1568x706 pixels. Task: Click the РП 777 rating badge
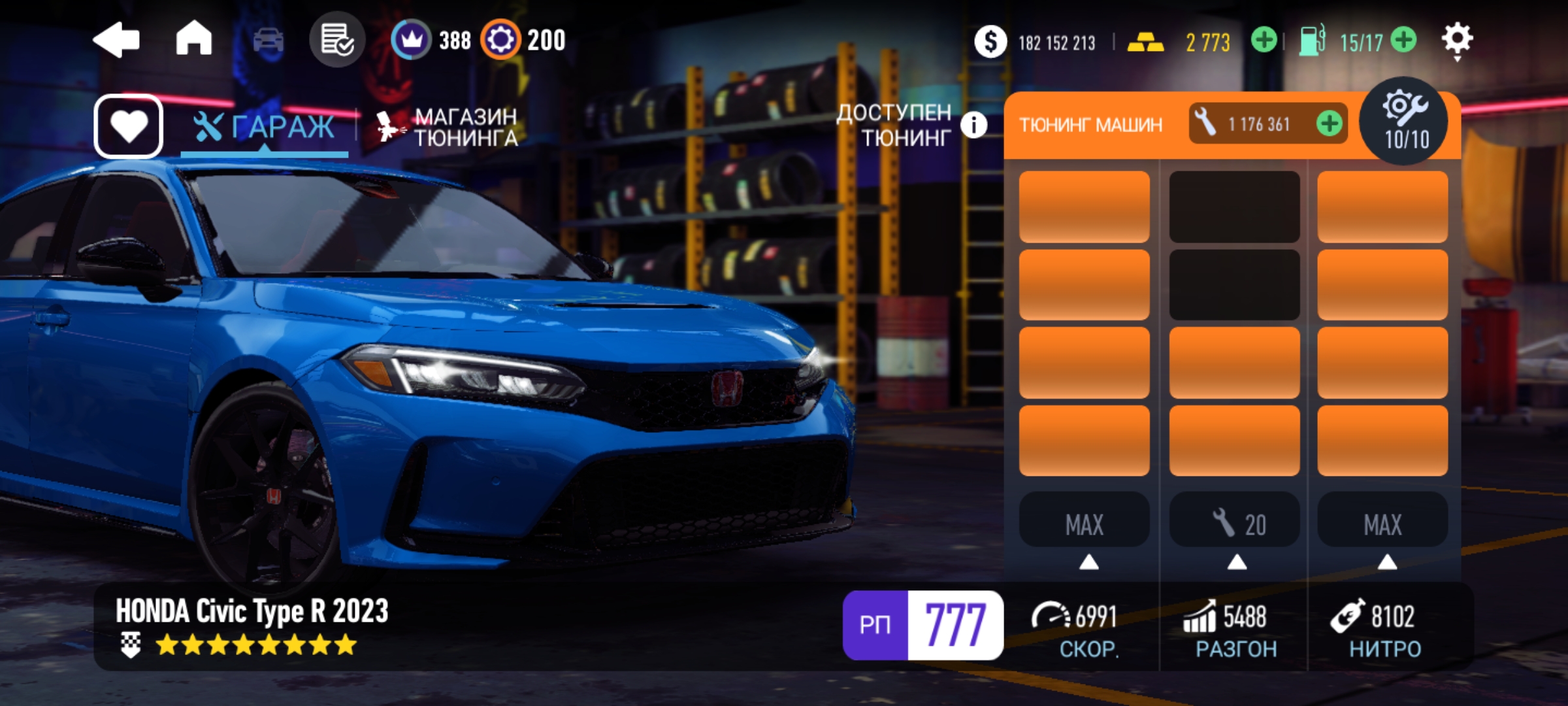tap(923, 625)
